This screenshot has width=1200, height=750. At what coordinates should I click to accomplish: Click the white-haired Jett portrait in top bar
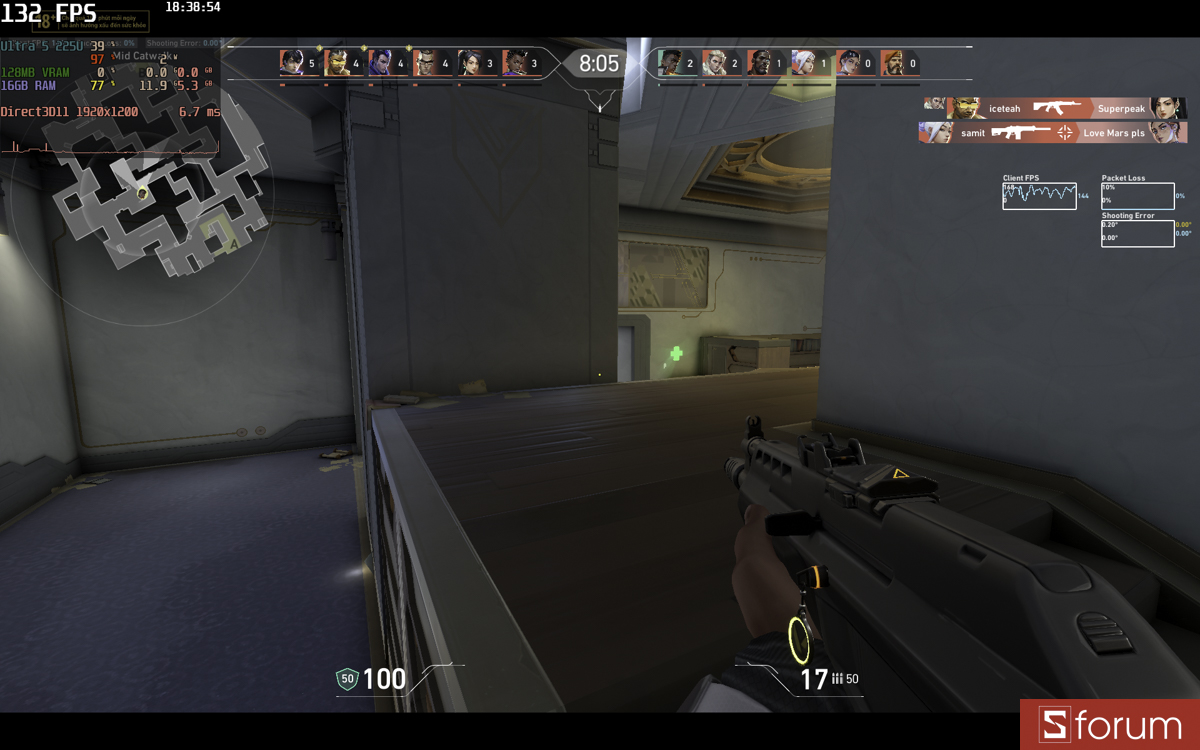pos(804,63)
